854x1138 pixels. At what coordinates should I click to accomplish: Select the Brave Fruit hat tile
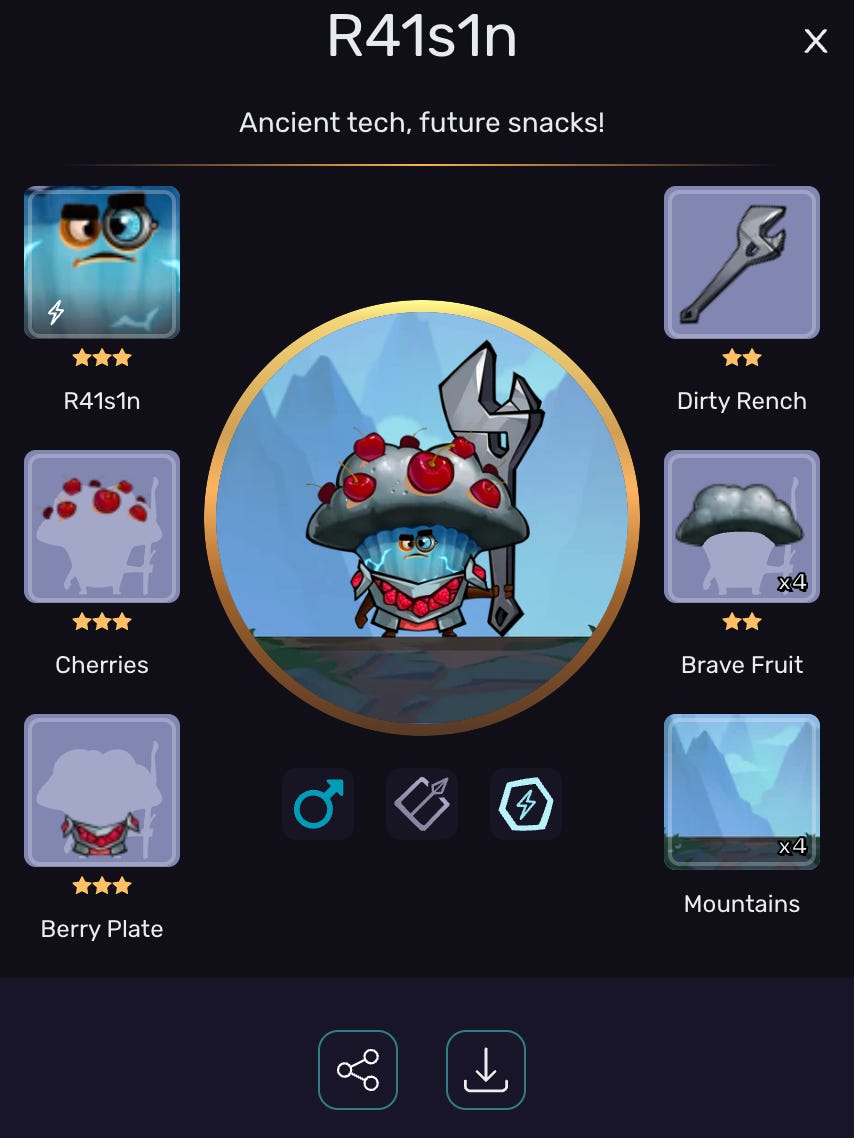[x=742, y=527]
